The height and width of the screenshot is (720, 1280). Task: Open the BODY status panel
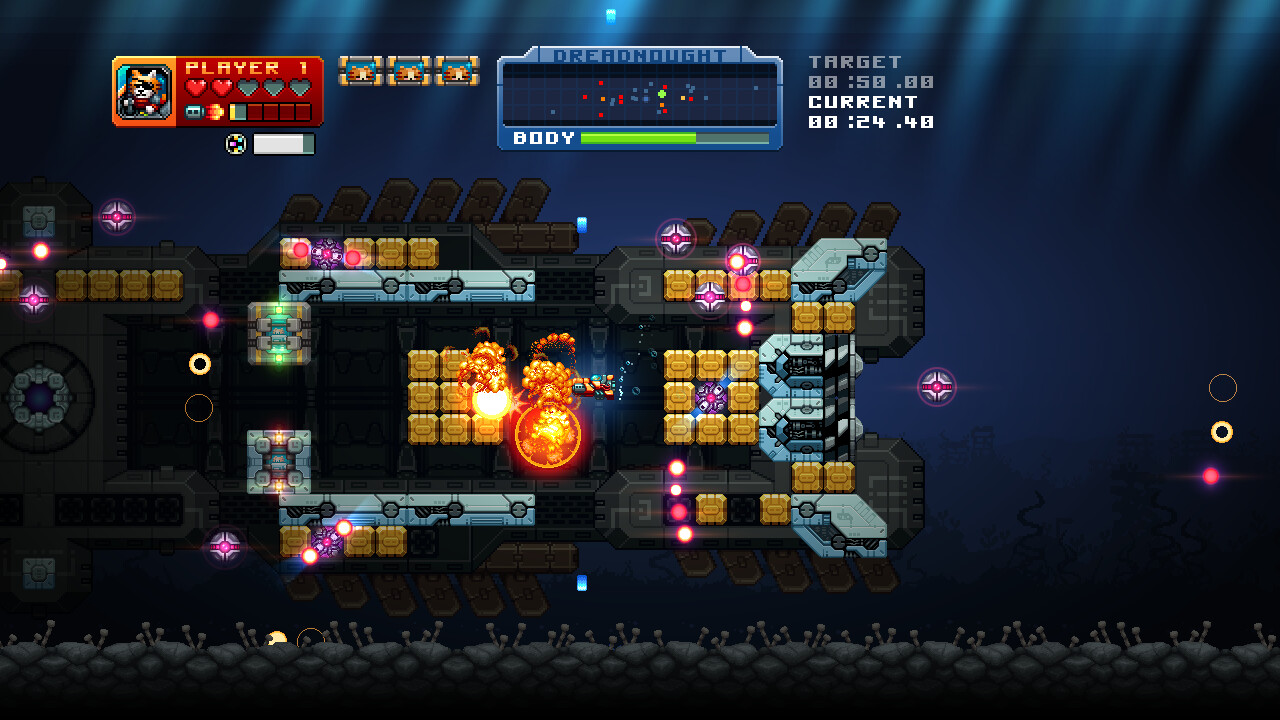543,138
